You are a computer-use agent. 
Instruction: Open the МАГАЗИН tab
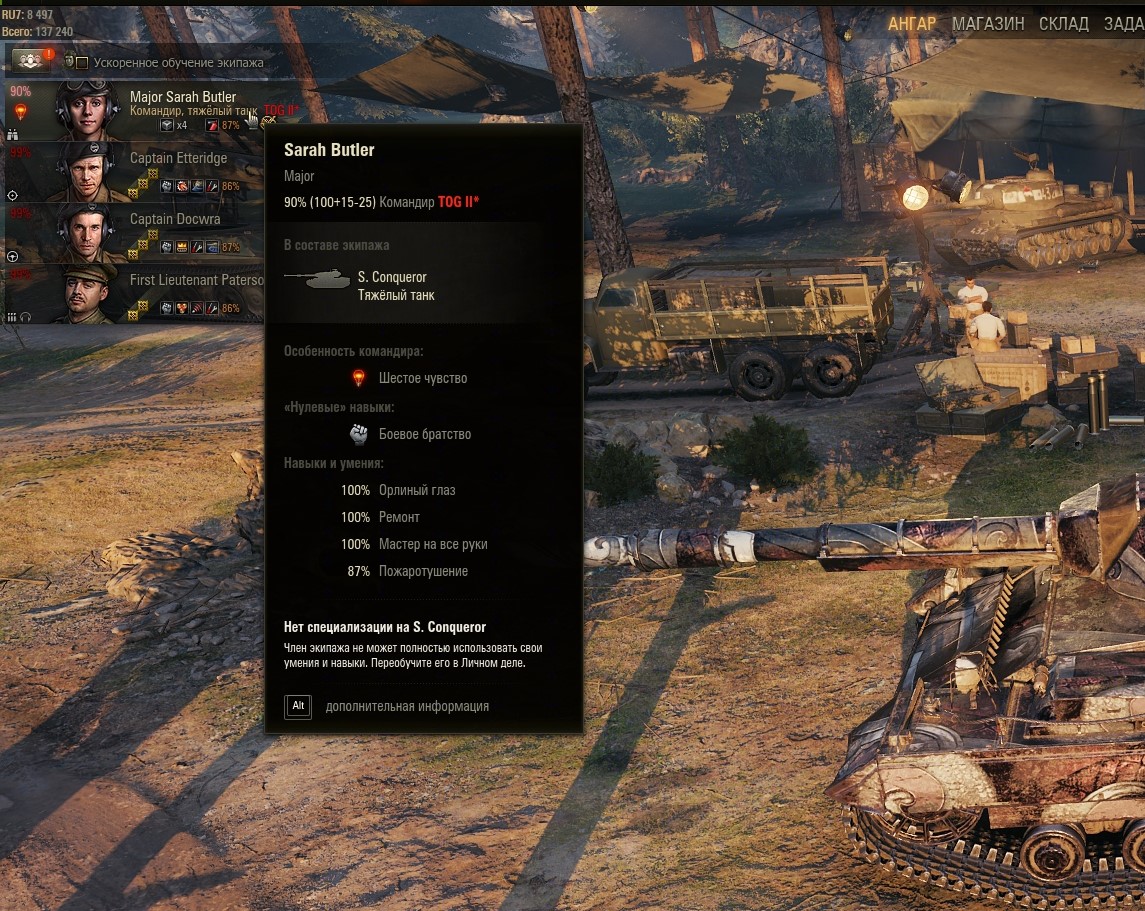(987, 24)
